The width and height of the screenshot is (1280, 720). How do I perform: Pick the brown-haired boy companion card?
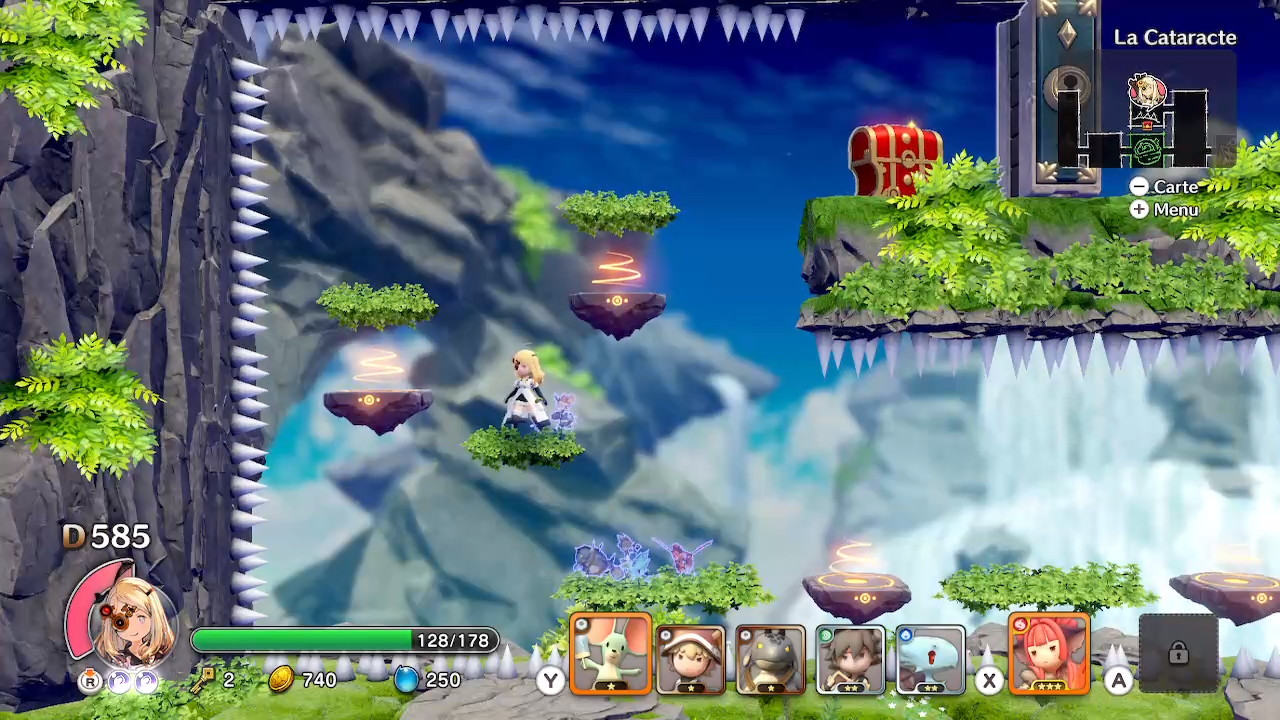850,659
